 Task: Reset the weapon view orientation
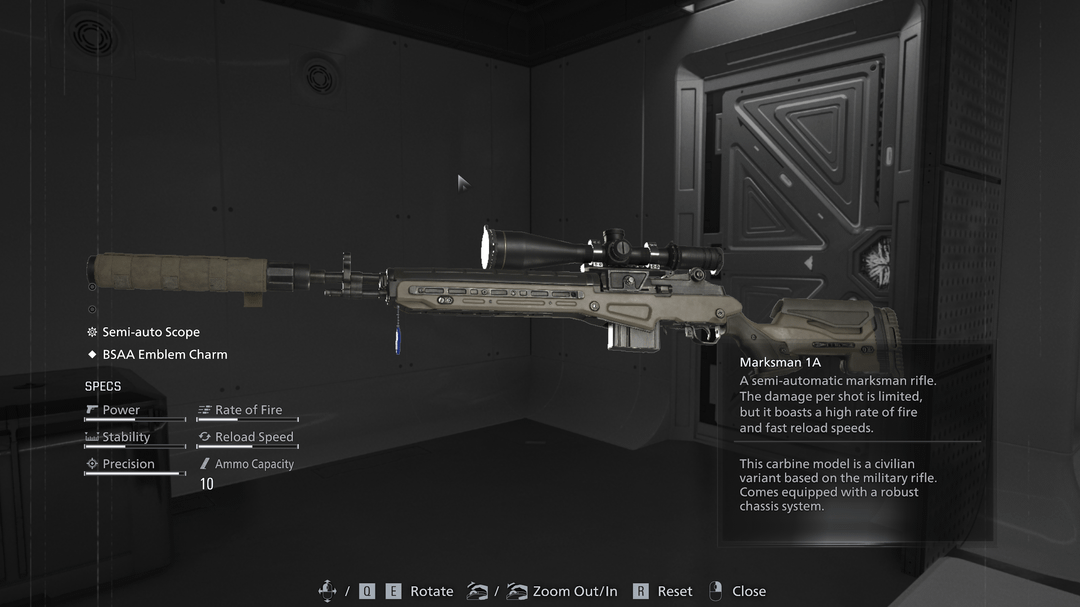pyautogui.click(x=664, y=591)
